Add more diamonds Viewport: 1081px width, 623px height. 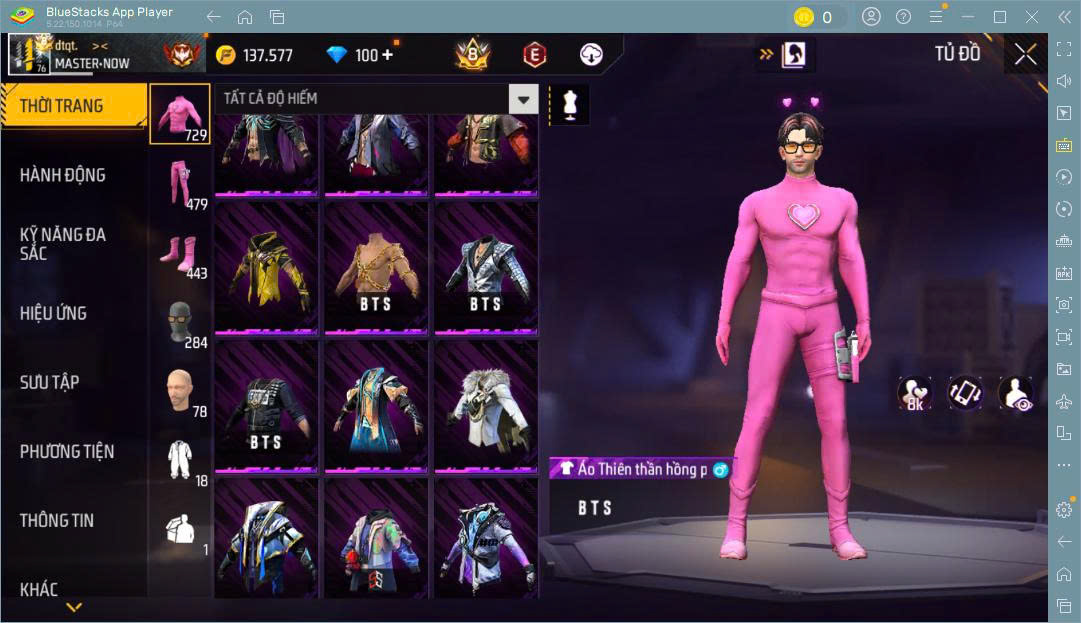tap(387, 55)
